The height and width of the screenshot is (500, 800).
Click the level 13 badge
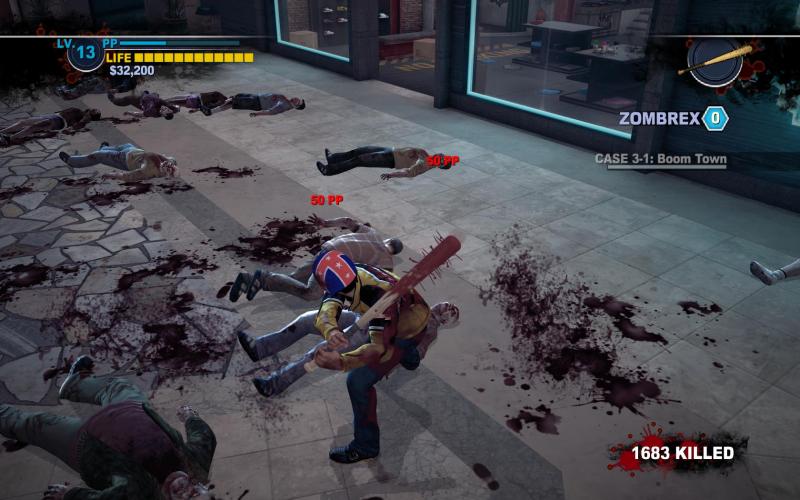coord(85,53)
